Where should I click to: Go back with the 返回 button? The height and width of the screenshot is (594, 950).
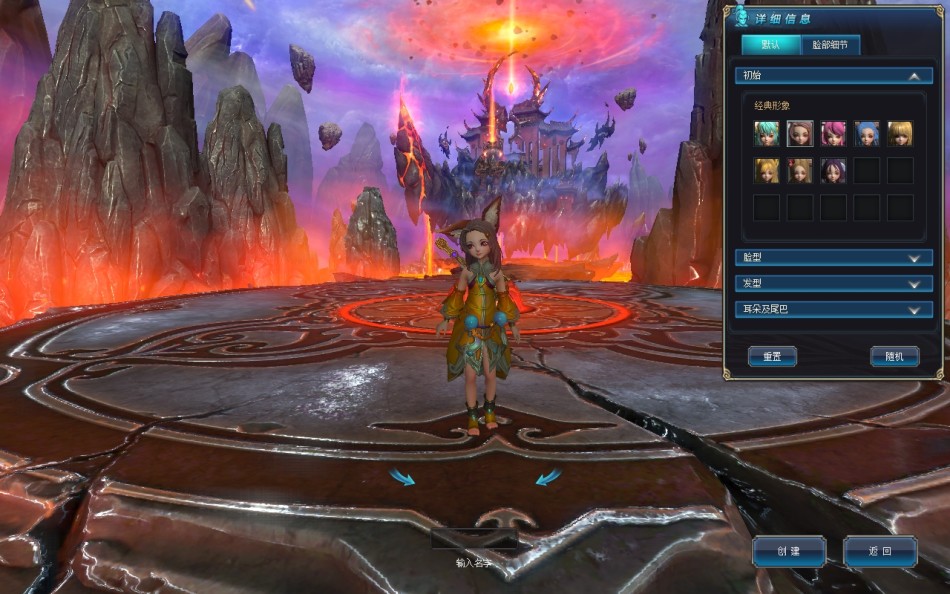point(880,551)
